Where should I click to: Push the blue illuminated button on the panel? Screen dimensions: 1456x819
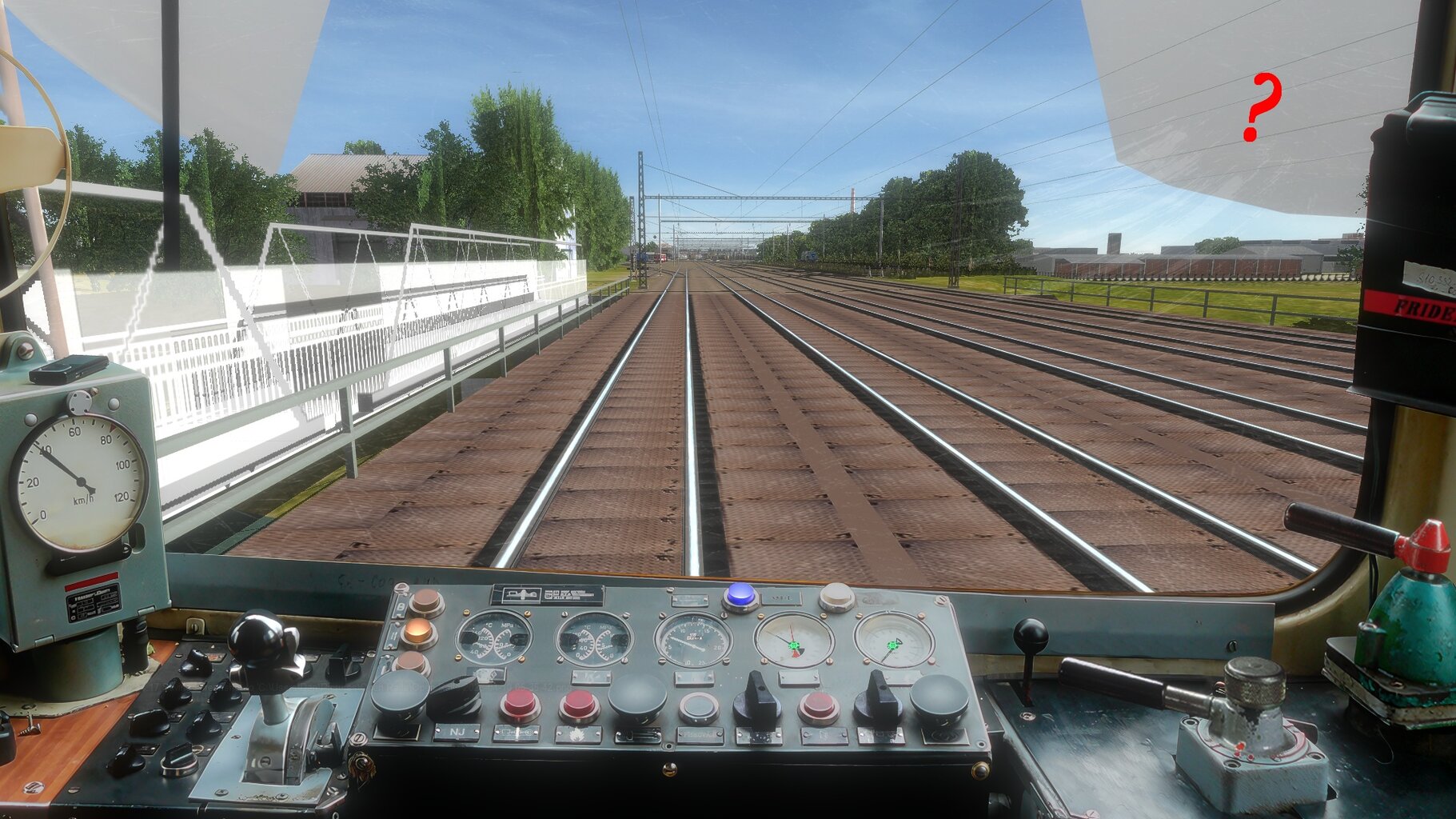pyautogui.click(x=740, y=595)
